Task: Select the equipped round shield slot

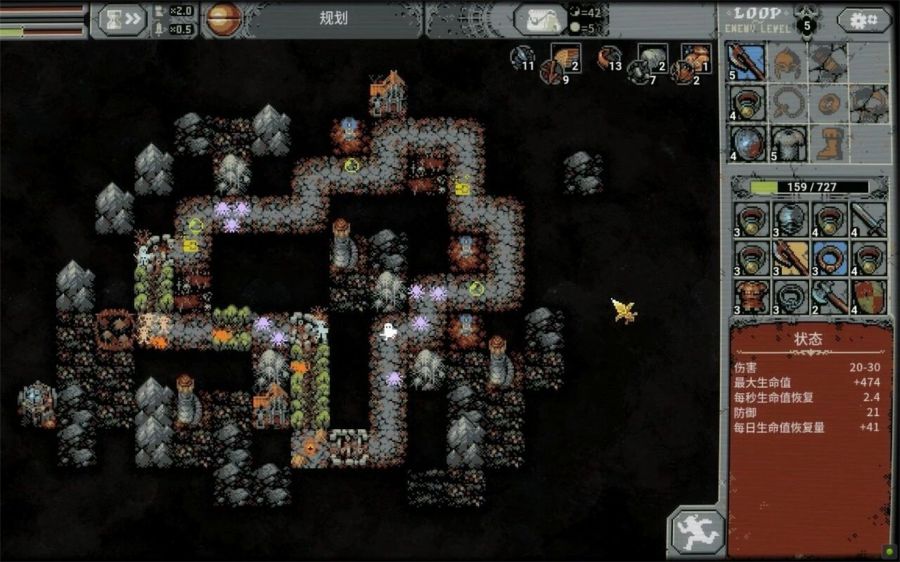Action: [x=748, y=141]
